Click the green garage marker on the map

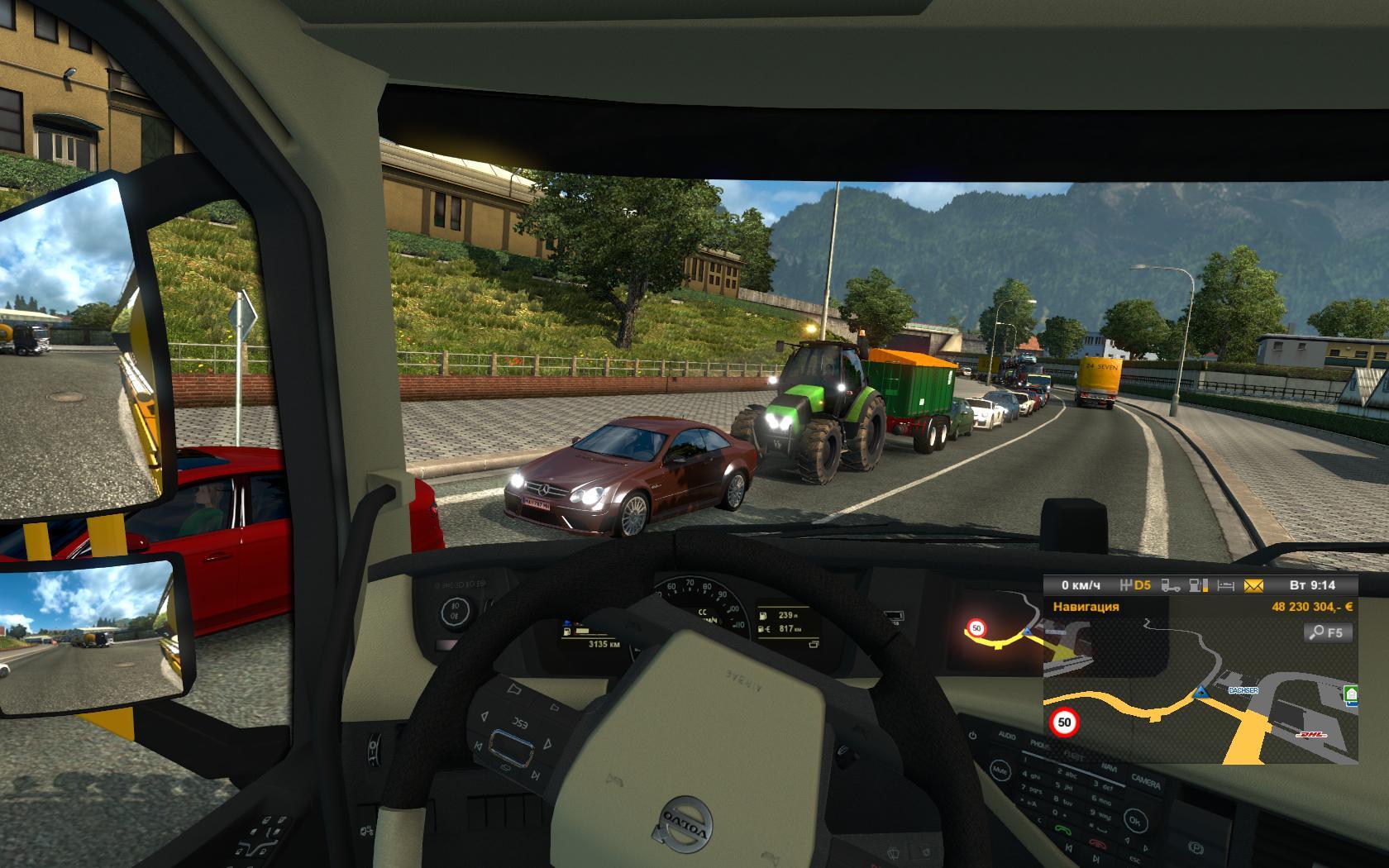(x=1351, y=695)
